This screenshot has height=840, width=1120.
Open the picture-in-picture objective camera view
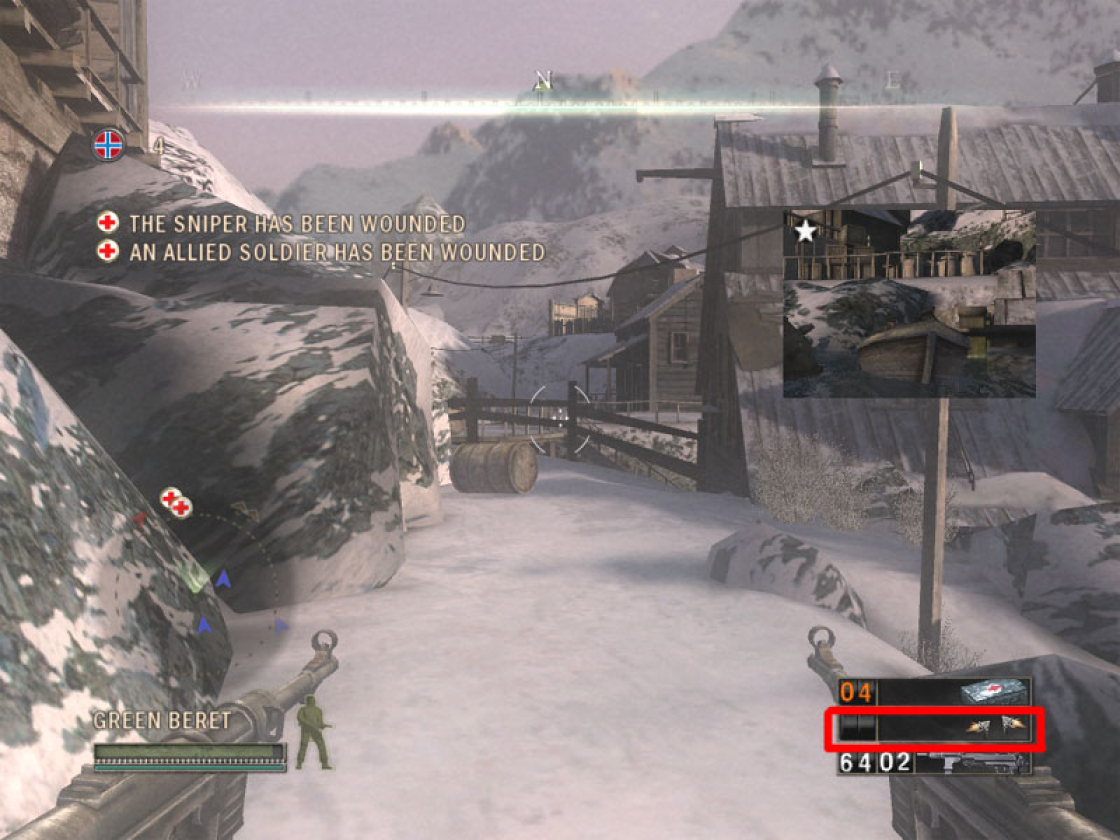click(x=909, y=303)
